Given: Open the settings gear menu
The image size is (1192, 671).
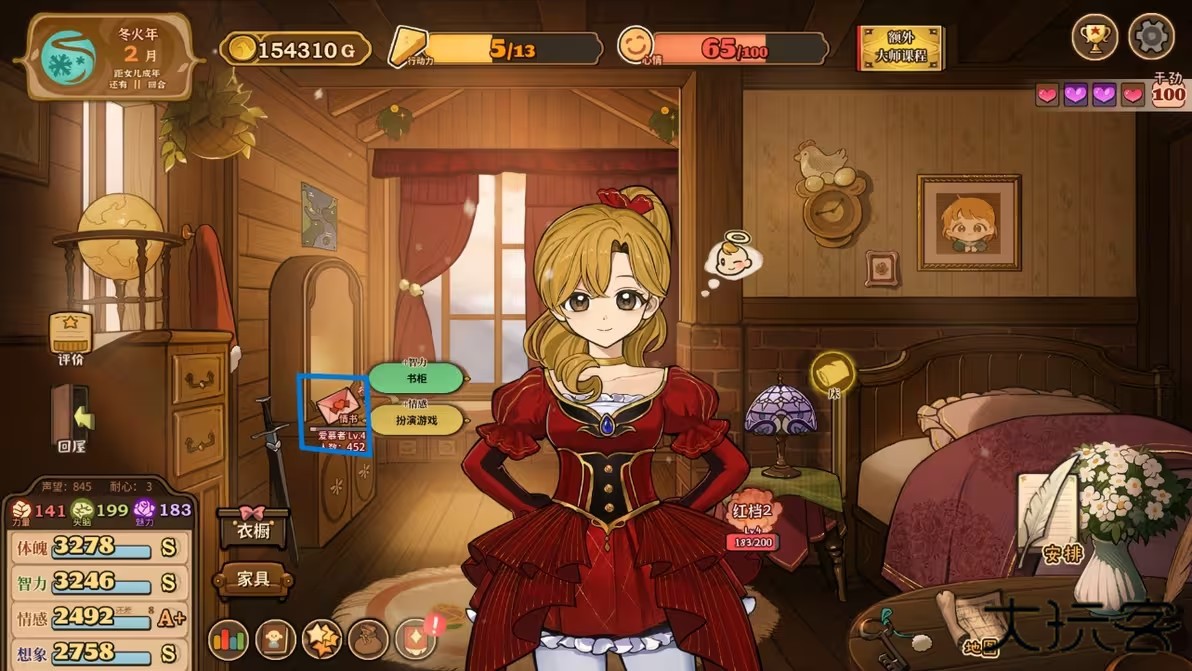Looking at the screenshot, I should click(x=1151, y=37).
